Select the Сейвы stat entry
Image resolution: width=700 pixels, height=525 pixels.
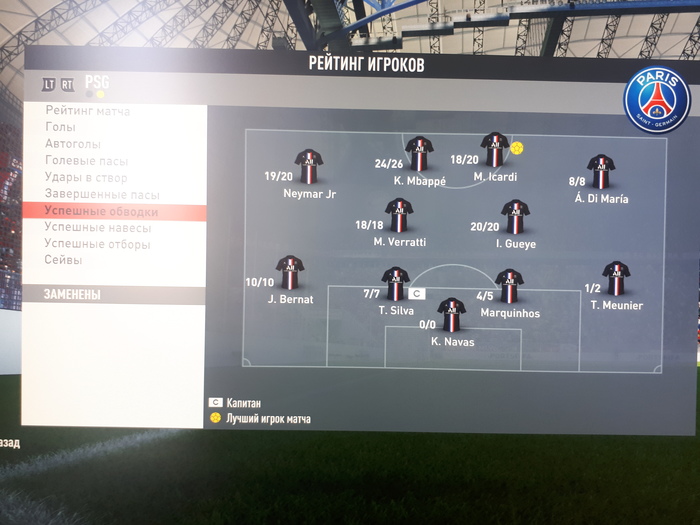pyautogui.click(x=63, y=260)
